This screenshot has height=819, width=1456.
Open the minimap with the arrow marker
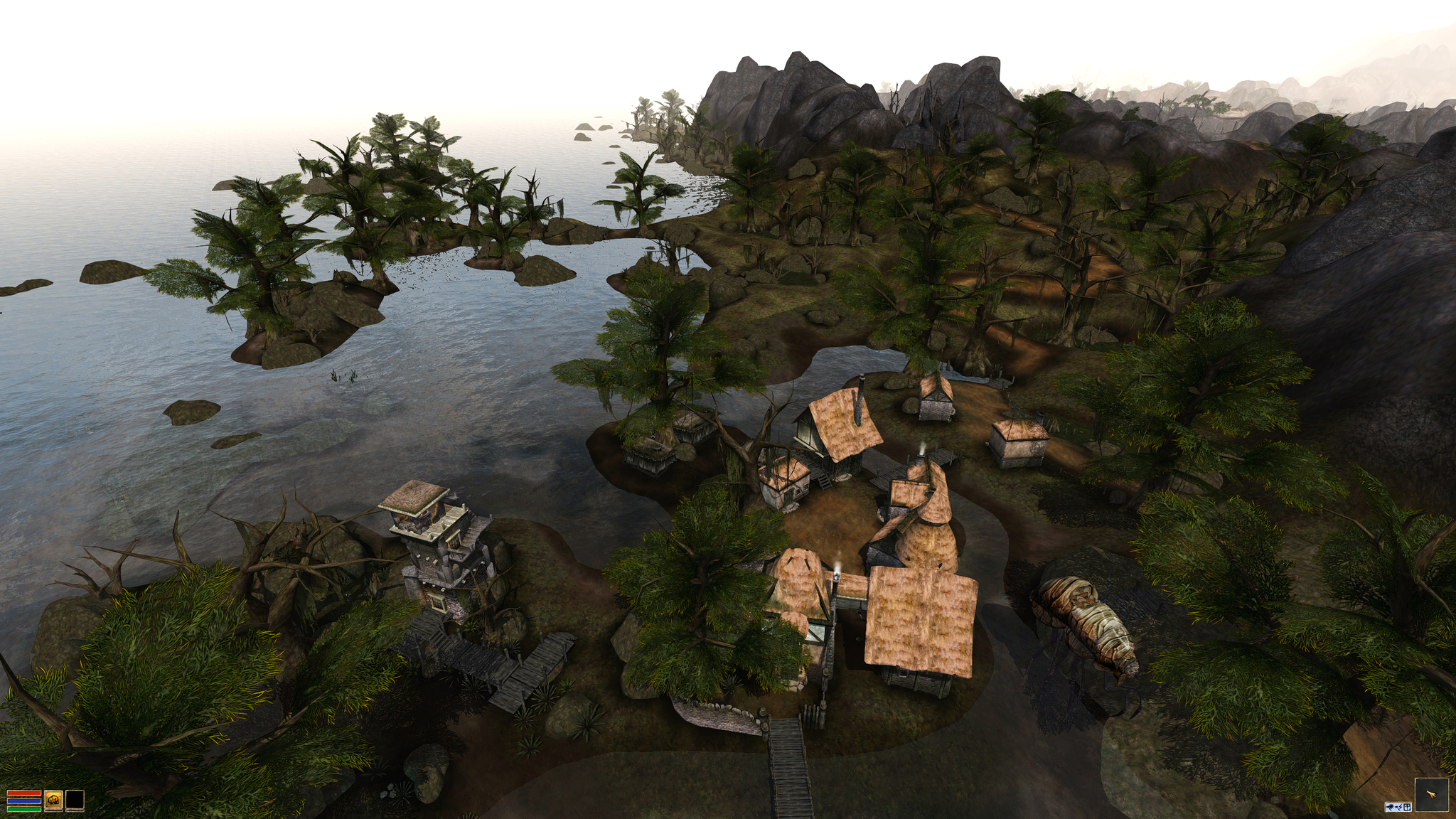tap(1431, 795)
